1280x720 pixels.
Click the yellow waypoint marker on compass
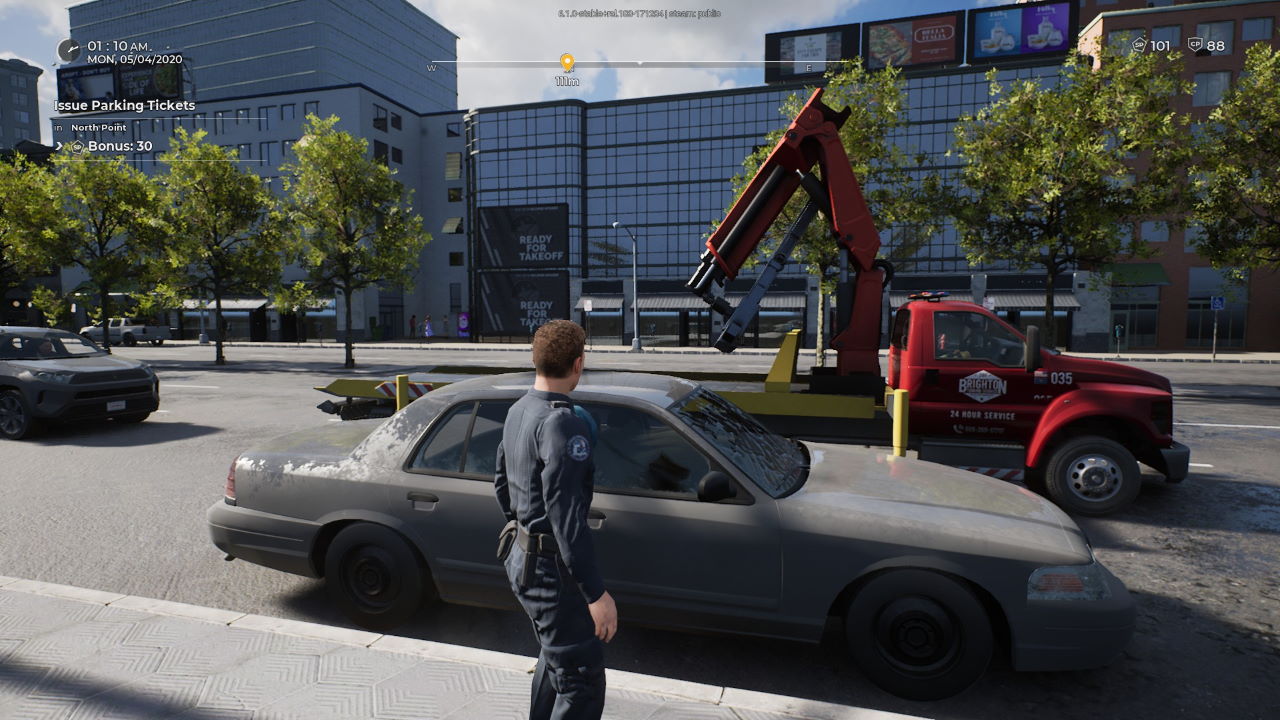tap(567, 62)
